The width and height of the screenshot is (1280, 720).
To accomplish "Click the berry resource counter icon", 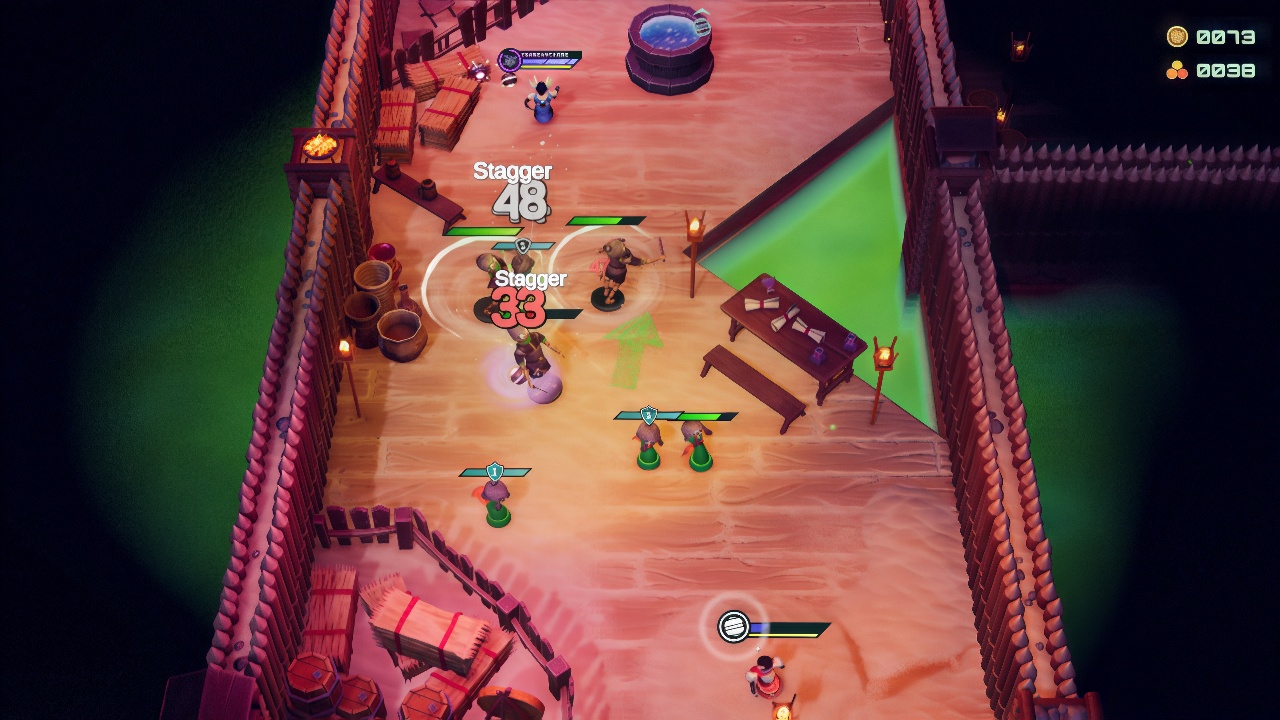I will (1177, 69).
